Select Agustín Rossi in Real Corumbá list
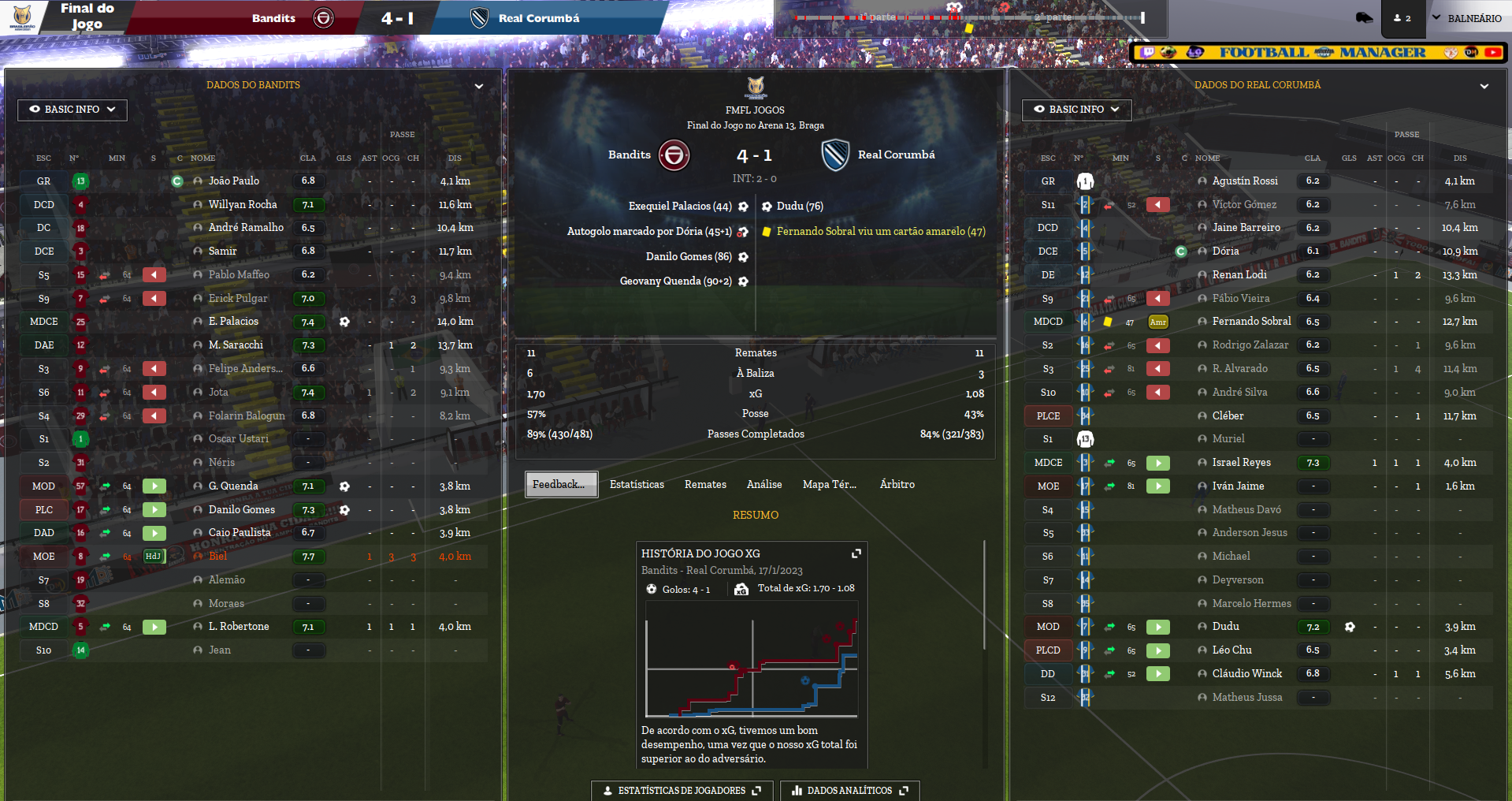 coord(1245,181)
